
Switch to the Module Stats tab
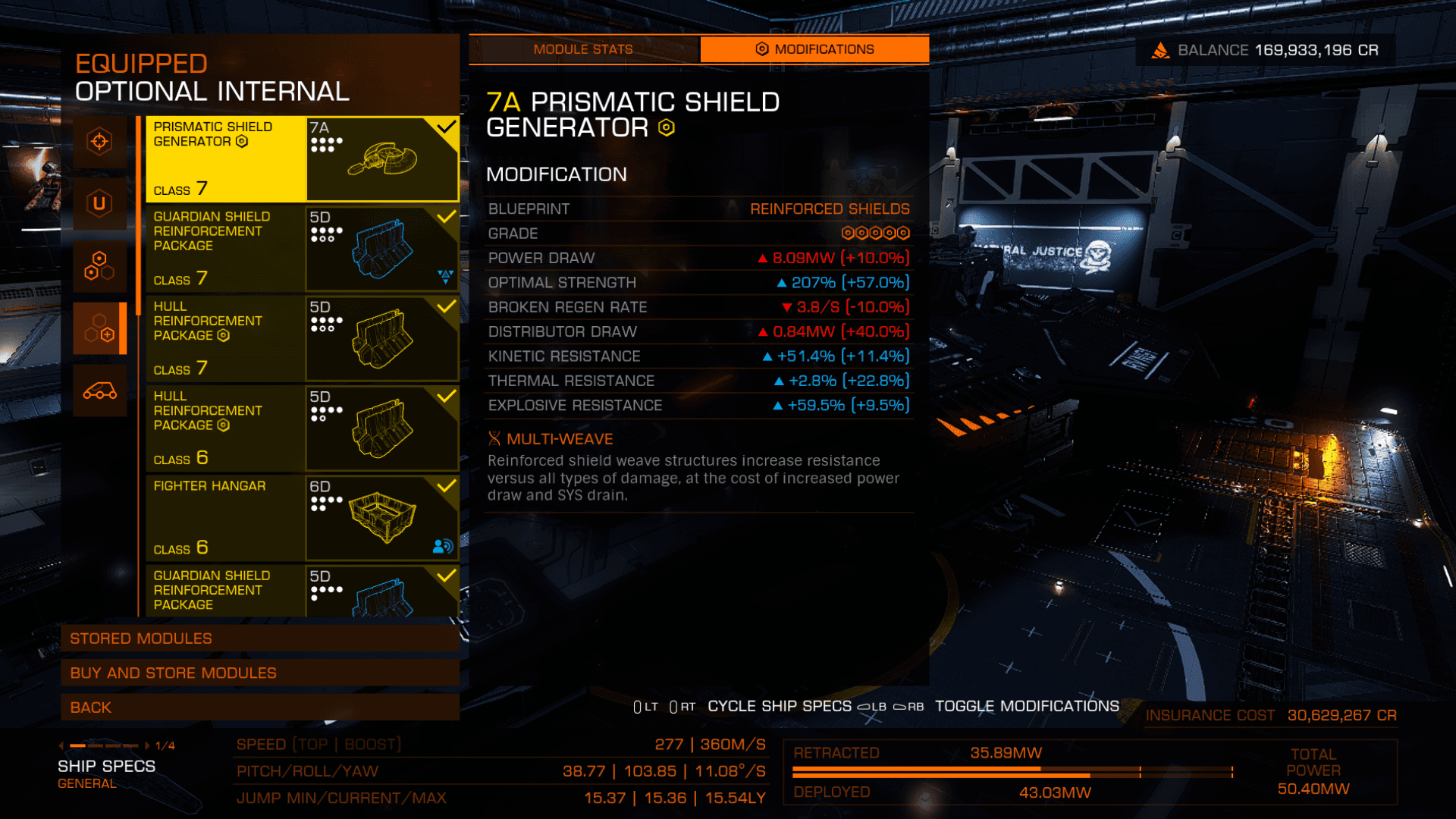582,49
